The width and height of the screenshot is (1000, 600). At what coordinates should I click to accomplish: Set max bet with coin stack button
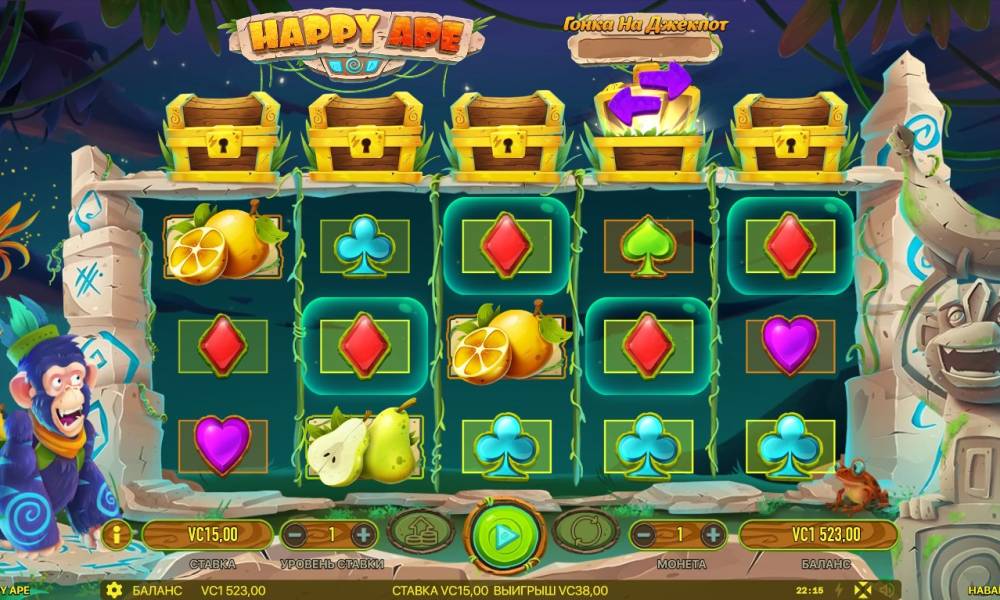pyautogui.click(x=420, y=532)
